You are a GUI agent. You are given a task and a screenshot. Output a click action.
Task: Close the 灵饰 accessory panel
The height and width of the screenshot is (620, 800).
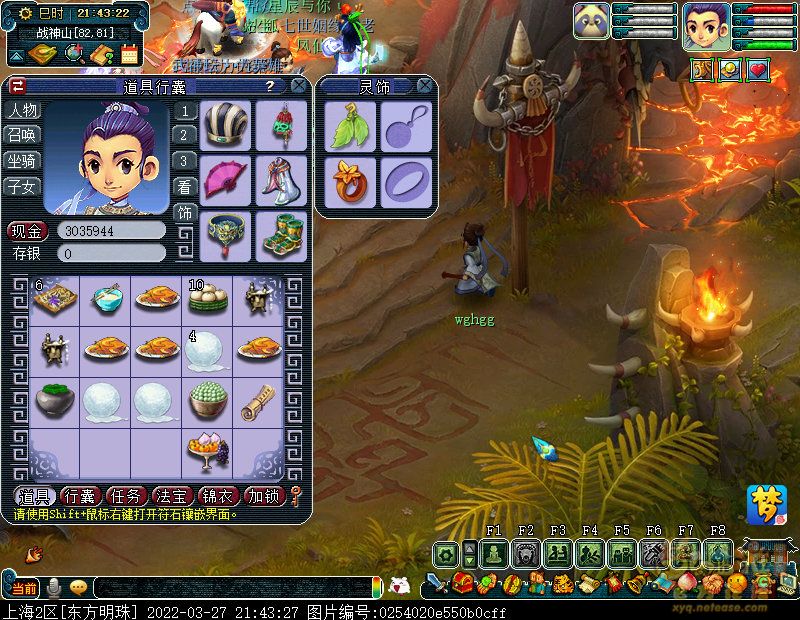[x=425, y=87]
